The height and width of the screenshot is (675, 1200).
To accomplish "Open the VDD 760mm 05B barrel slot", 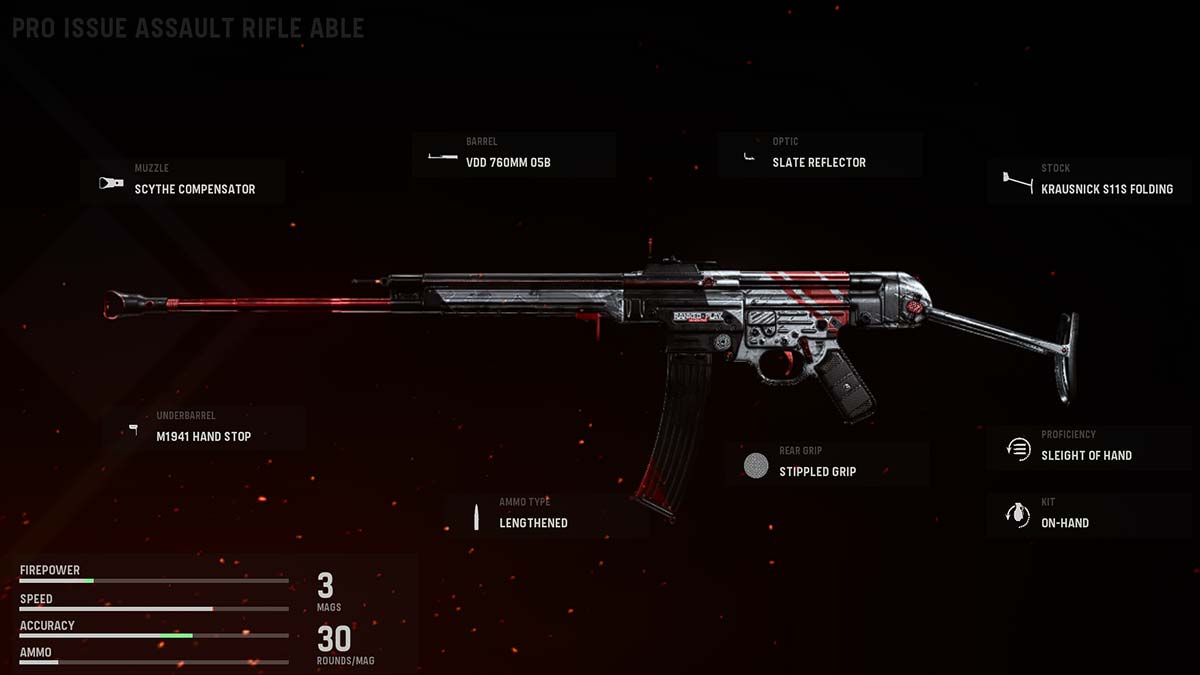I will (x=514, y=156).
